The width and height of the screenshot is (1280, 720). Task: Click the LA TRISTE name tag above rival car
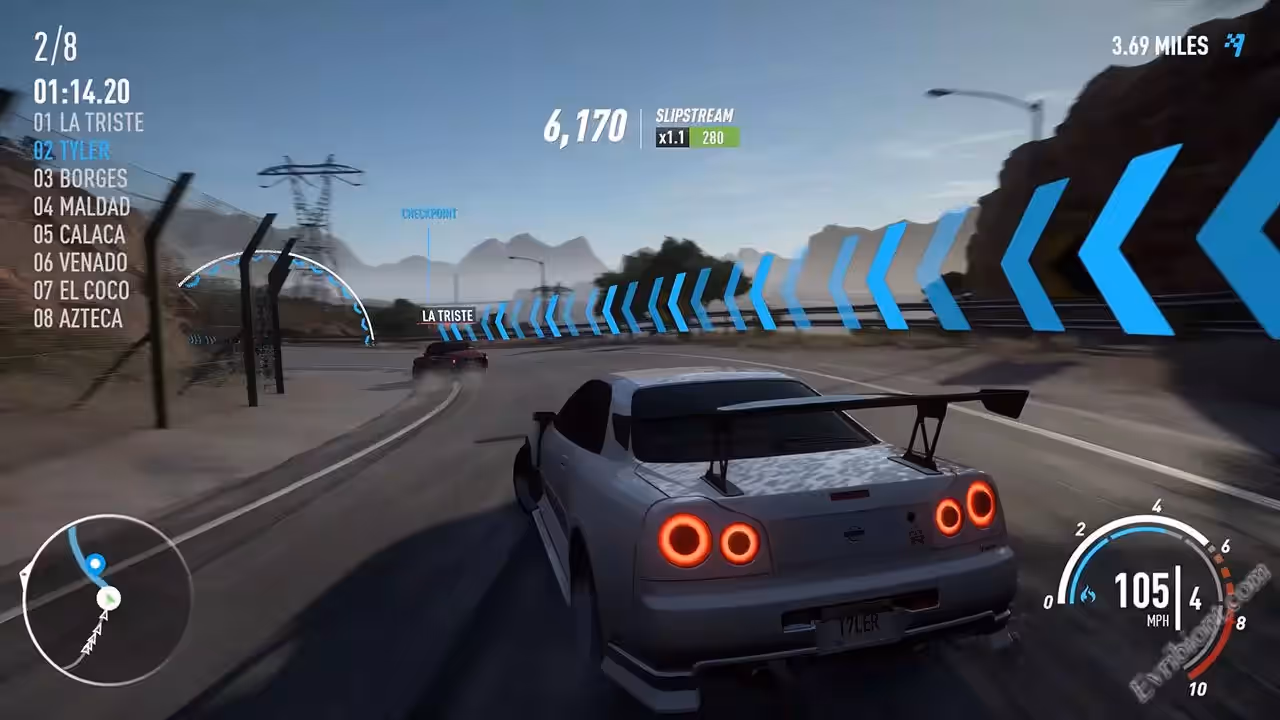447,316
